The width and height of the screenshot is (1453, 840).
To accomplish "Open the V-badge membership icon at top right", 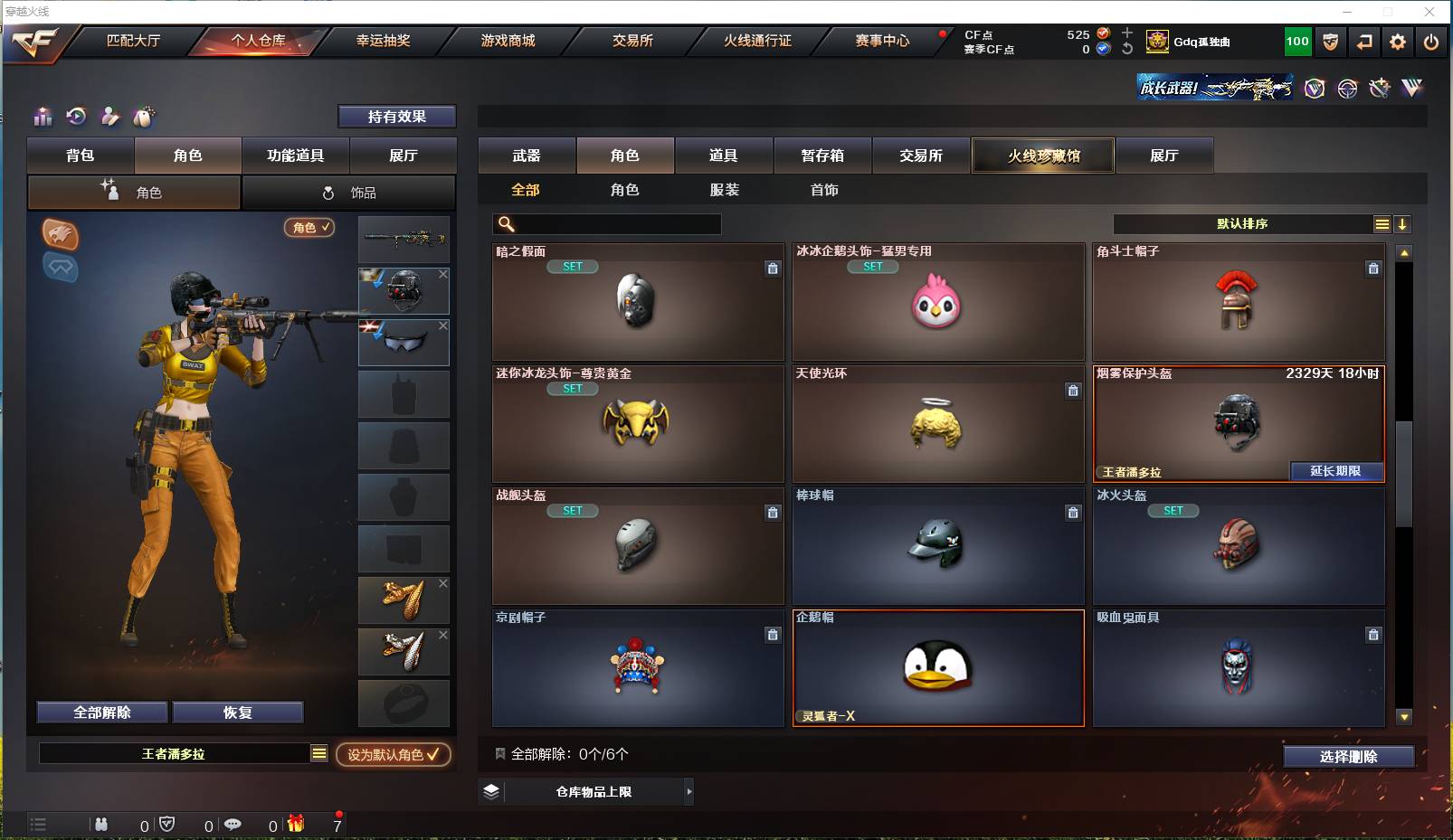I will click(x=1315, y=88).
